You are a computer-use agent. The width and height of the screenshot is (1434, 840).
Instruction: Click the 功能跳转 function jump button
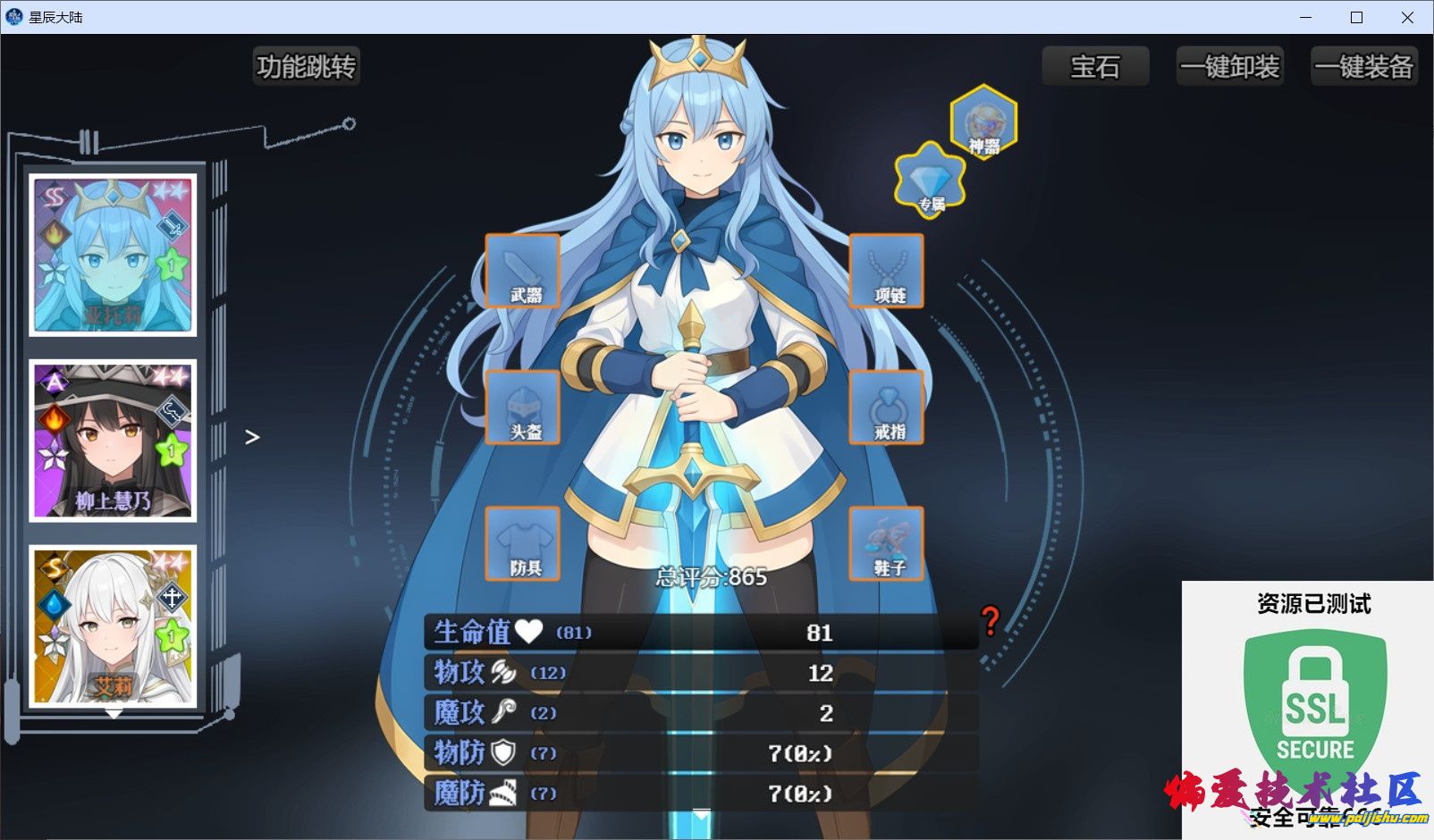307,65
